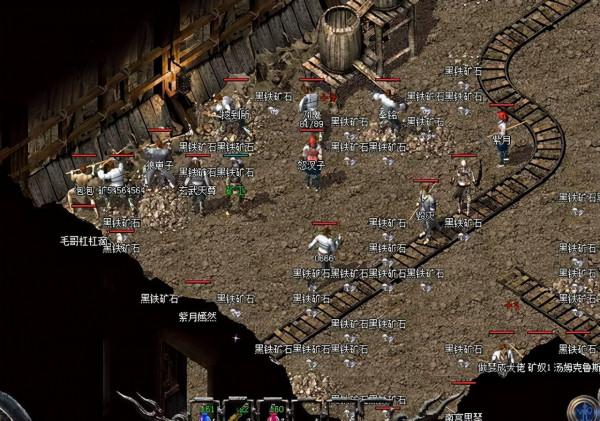600x421 pixels.
Task: Select the pink potion hotbar slot
Action: pos(275,412)
